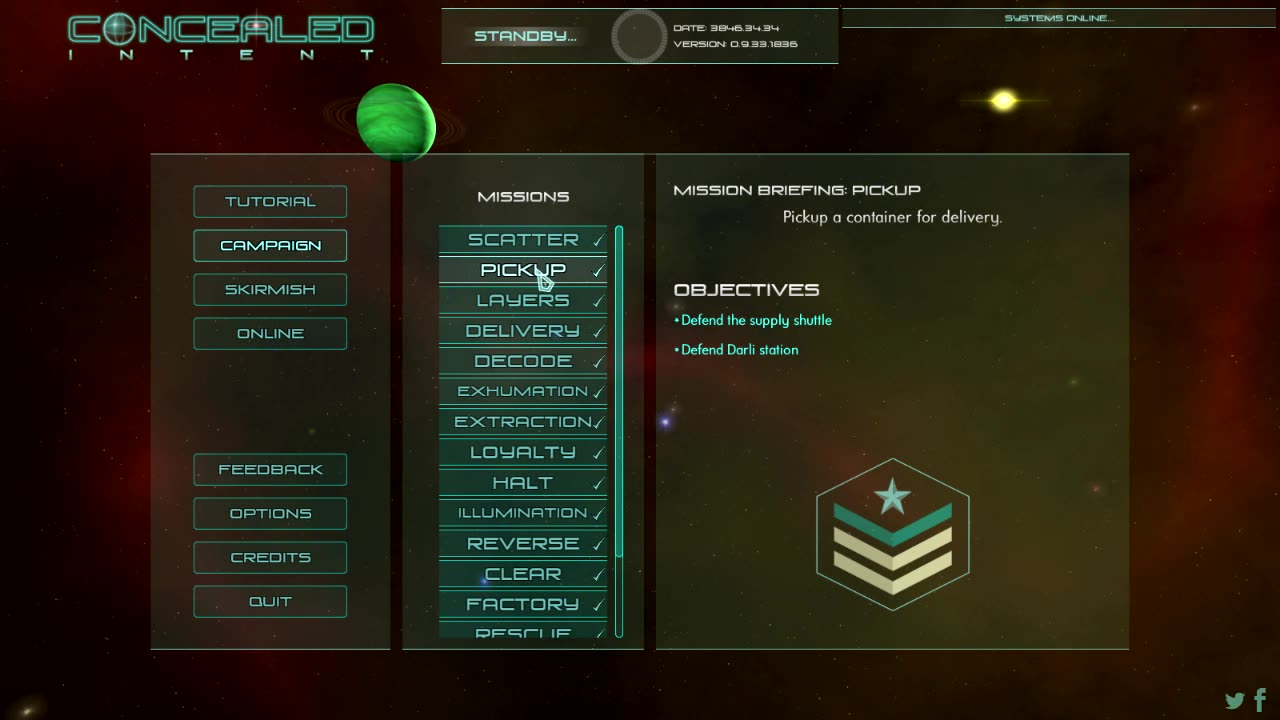The height and width of the screenshot is (720, 1280).
Task: Select the Scatter mission
Action: (x=523, y=240)
